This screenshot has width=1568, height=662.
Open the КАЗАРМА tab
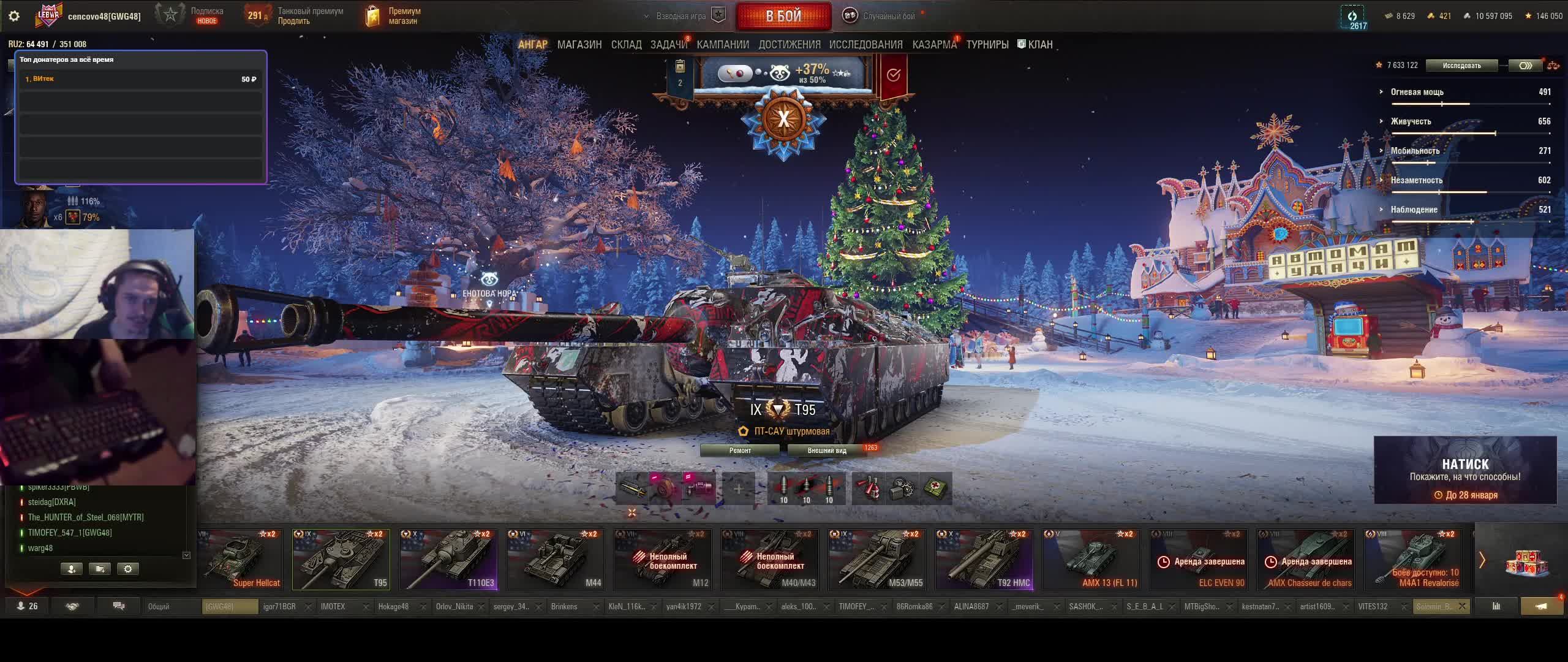(x=934, y=45)
